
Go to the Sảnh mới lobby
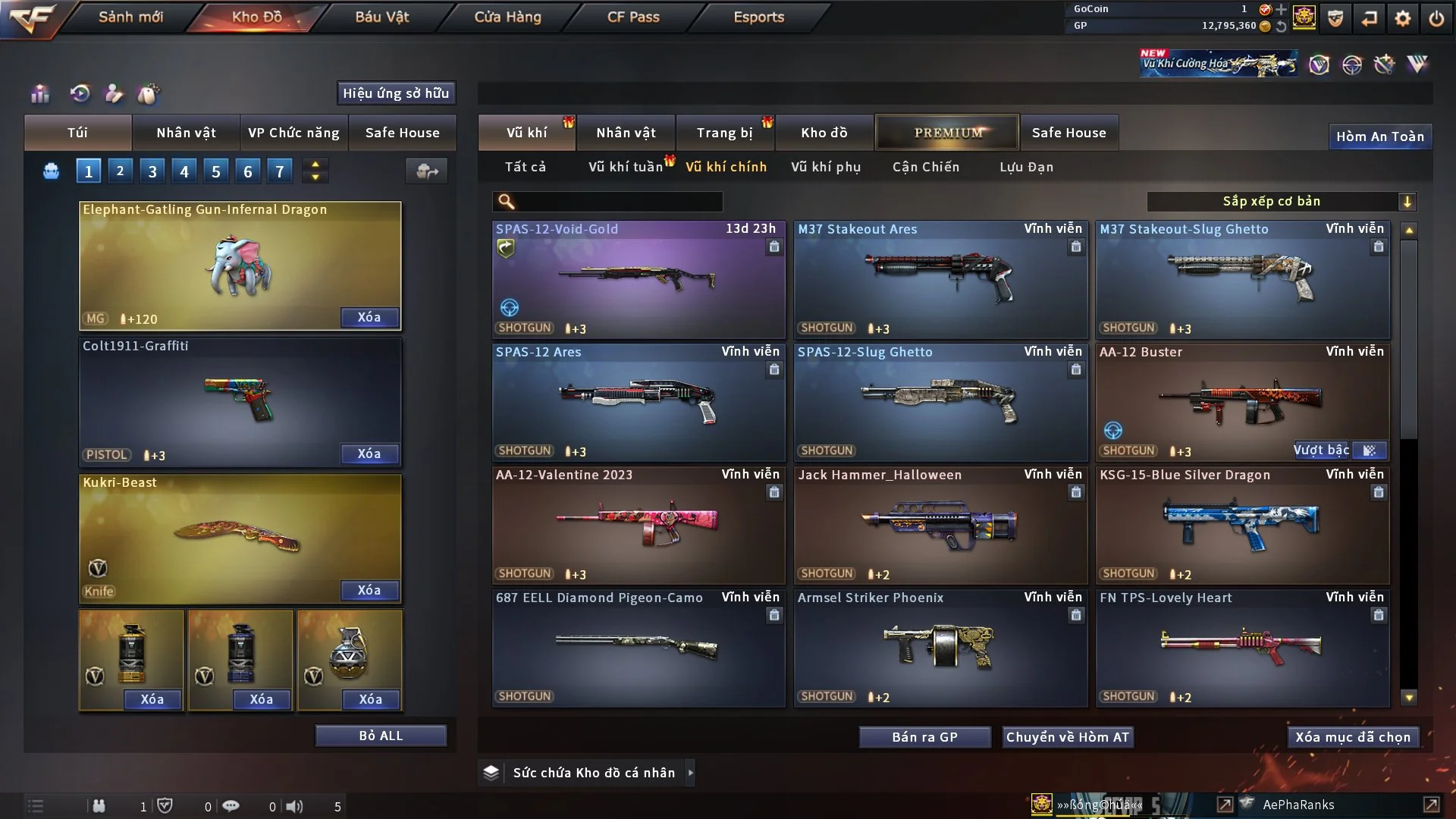tap(130, 17)
